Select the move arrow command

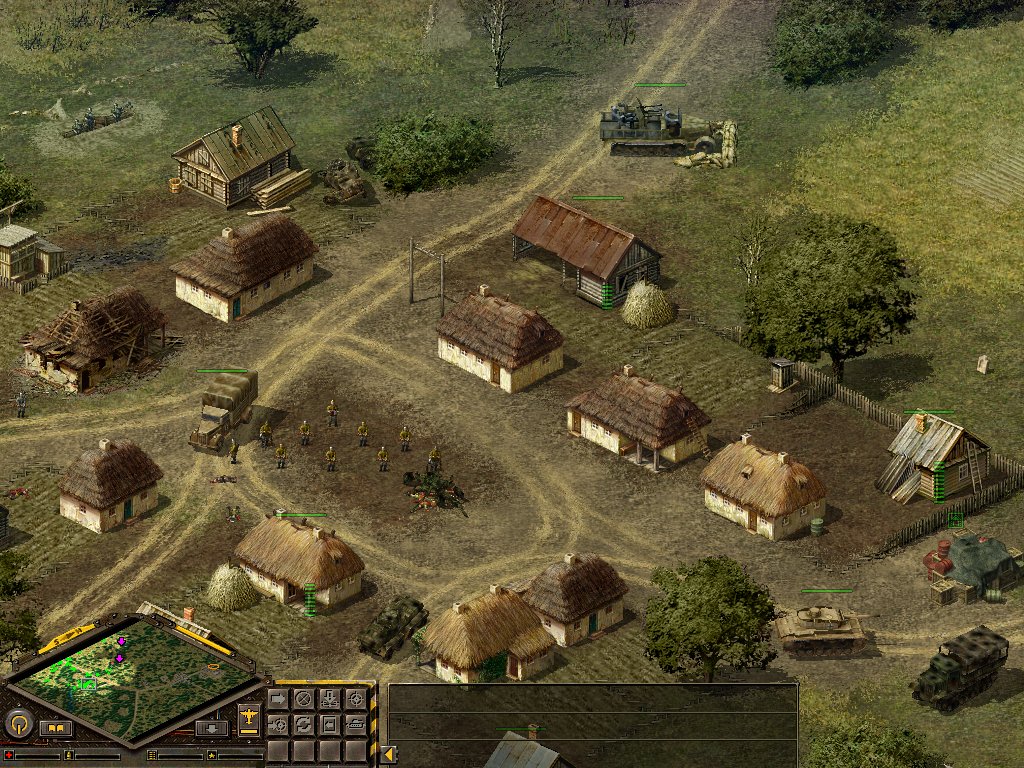pyautogui.click(x=277, y=698)
